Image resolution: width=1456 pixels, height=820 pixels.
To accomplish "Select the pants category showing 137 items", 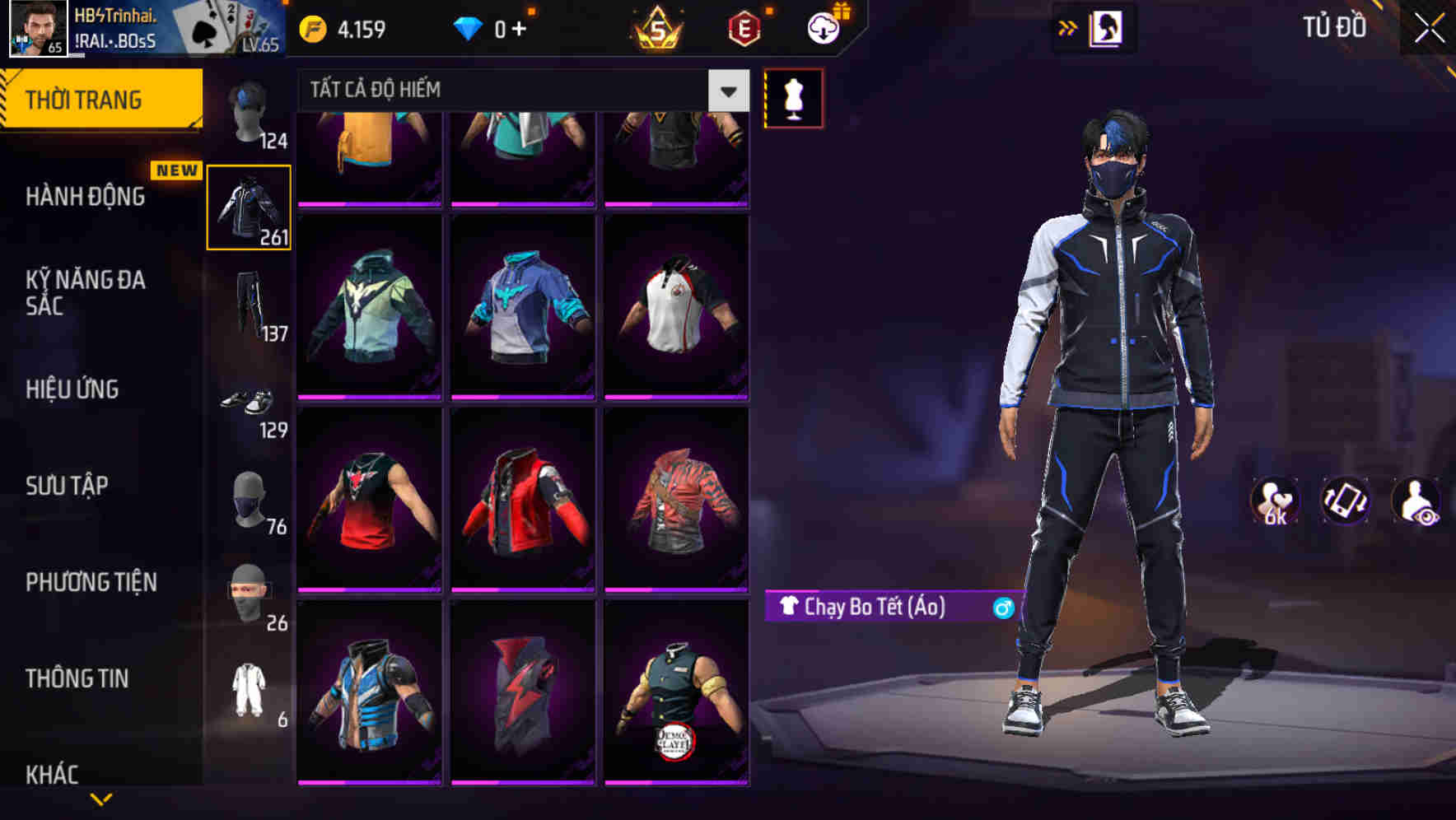I will (247, 305).
